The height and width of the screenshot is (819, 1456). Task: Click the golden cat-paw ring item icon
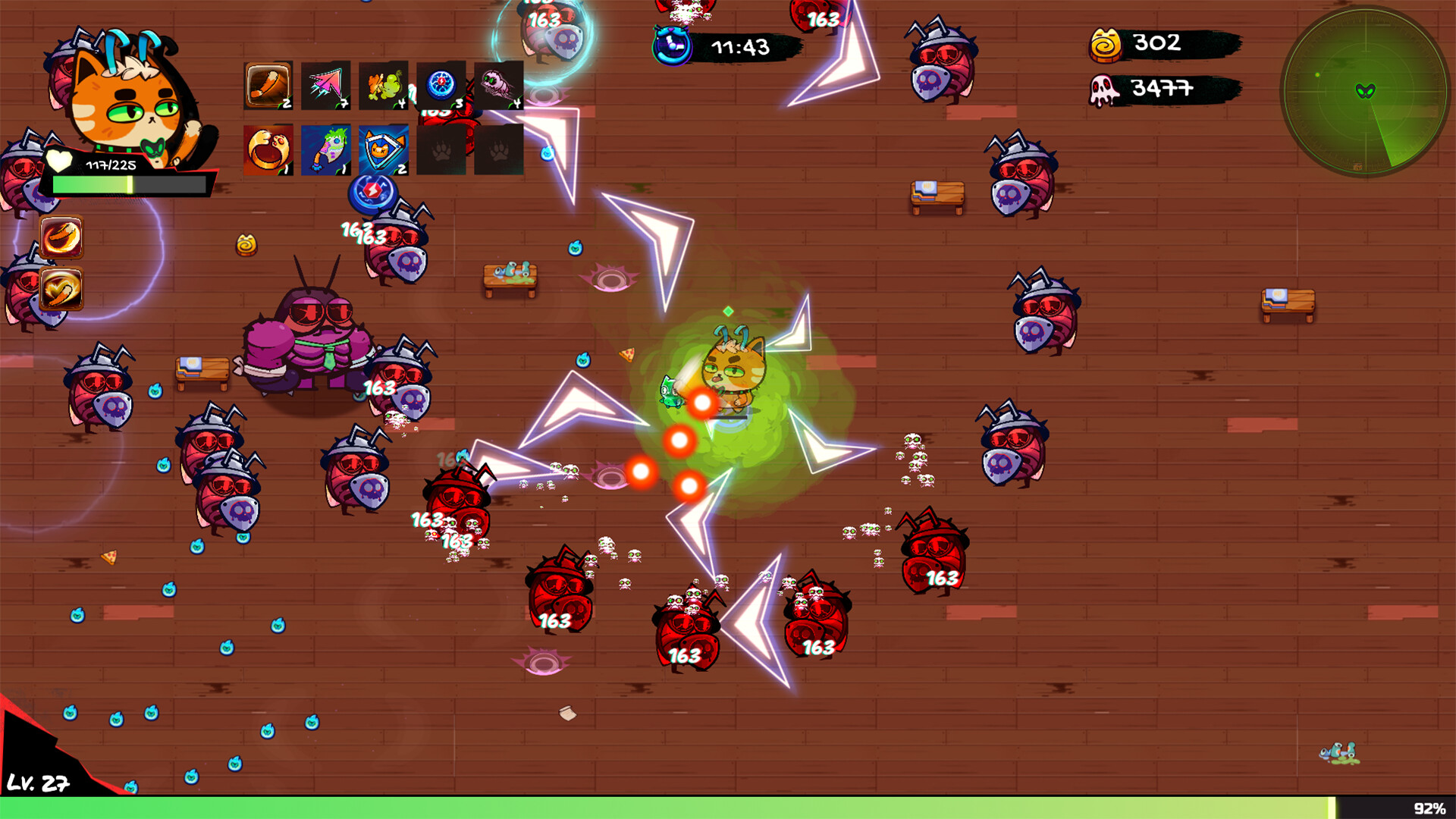(x=268, y=149)
